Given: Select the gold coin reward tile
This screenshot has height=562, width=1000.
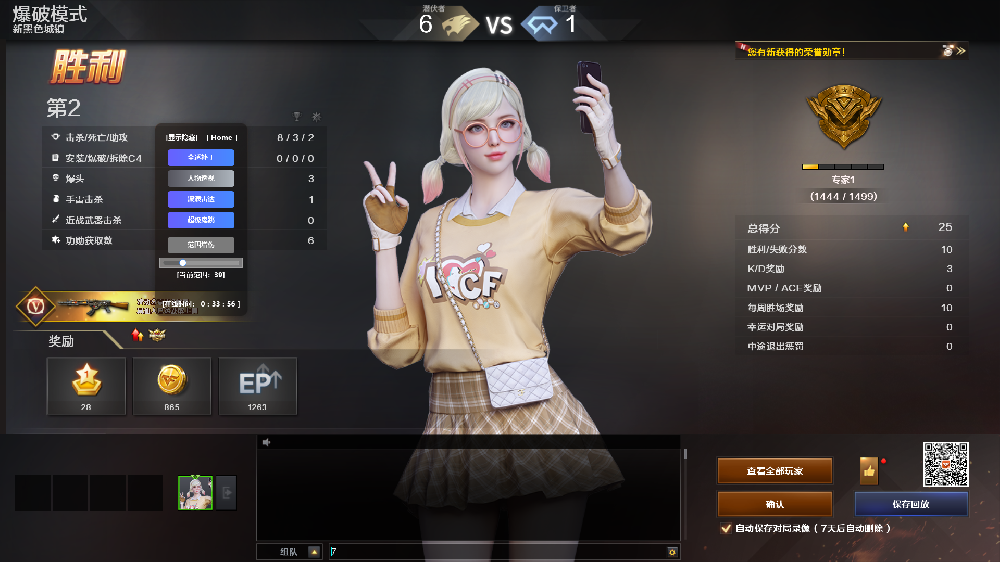Looking at the screenshot, I should click(172, 385).
